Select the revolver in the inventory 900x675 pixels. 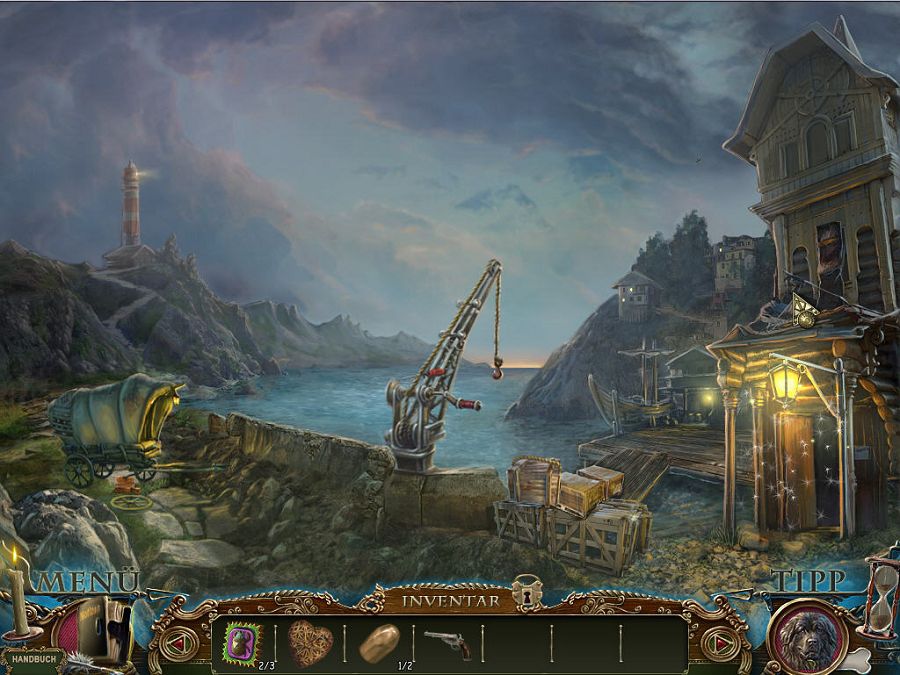(x=447, y=641)
